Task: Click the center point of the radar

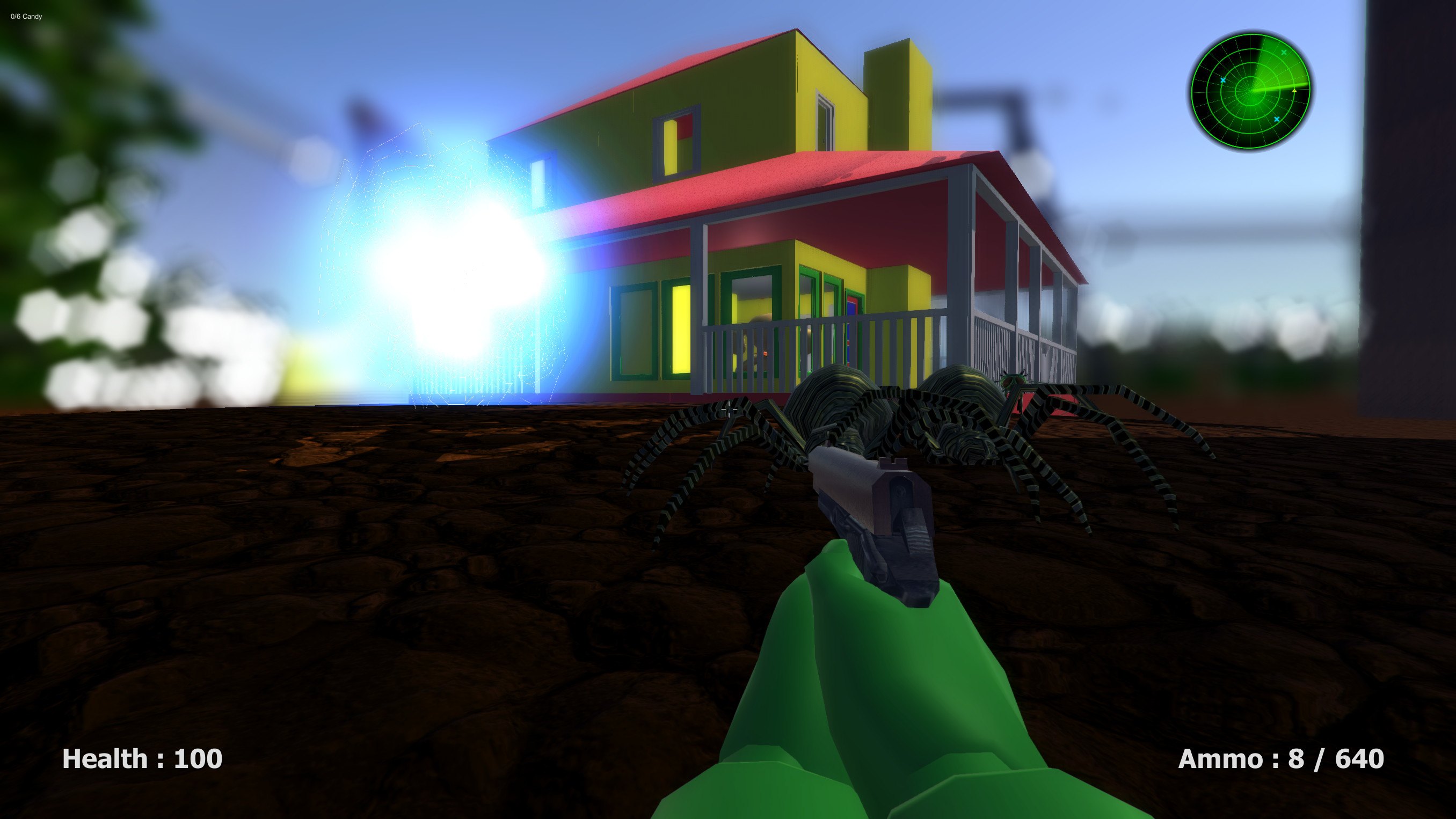Action: (1251, 91)
